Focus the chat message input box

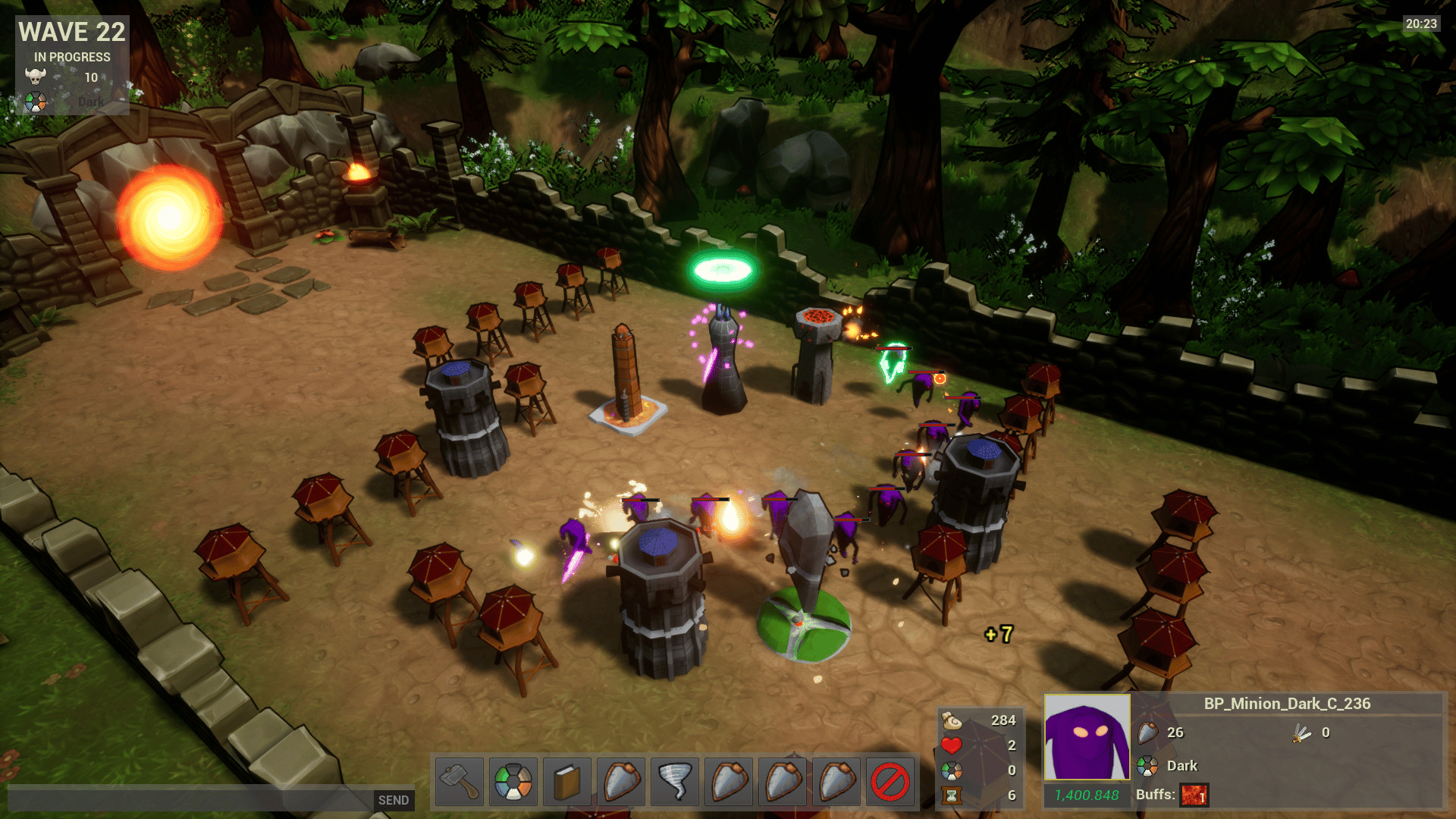click(x=190, y=800)
